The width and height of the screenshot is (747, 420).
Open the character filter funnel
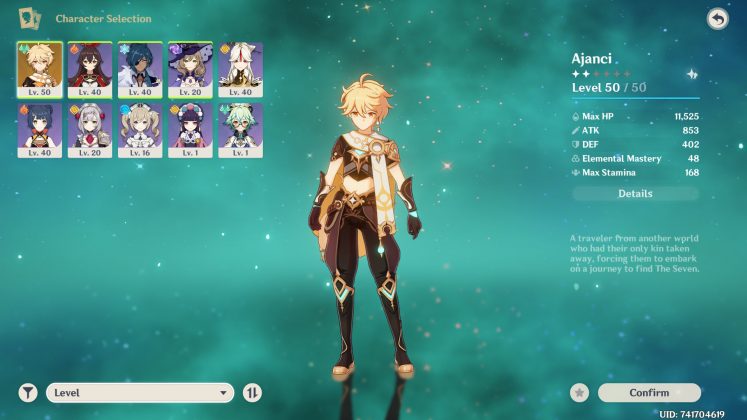coord(27,393)
